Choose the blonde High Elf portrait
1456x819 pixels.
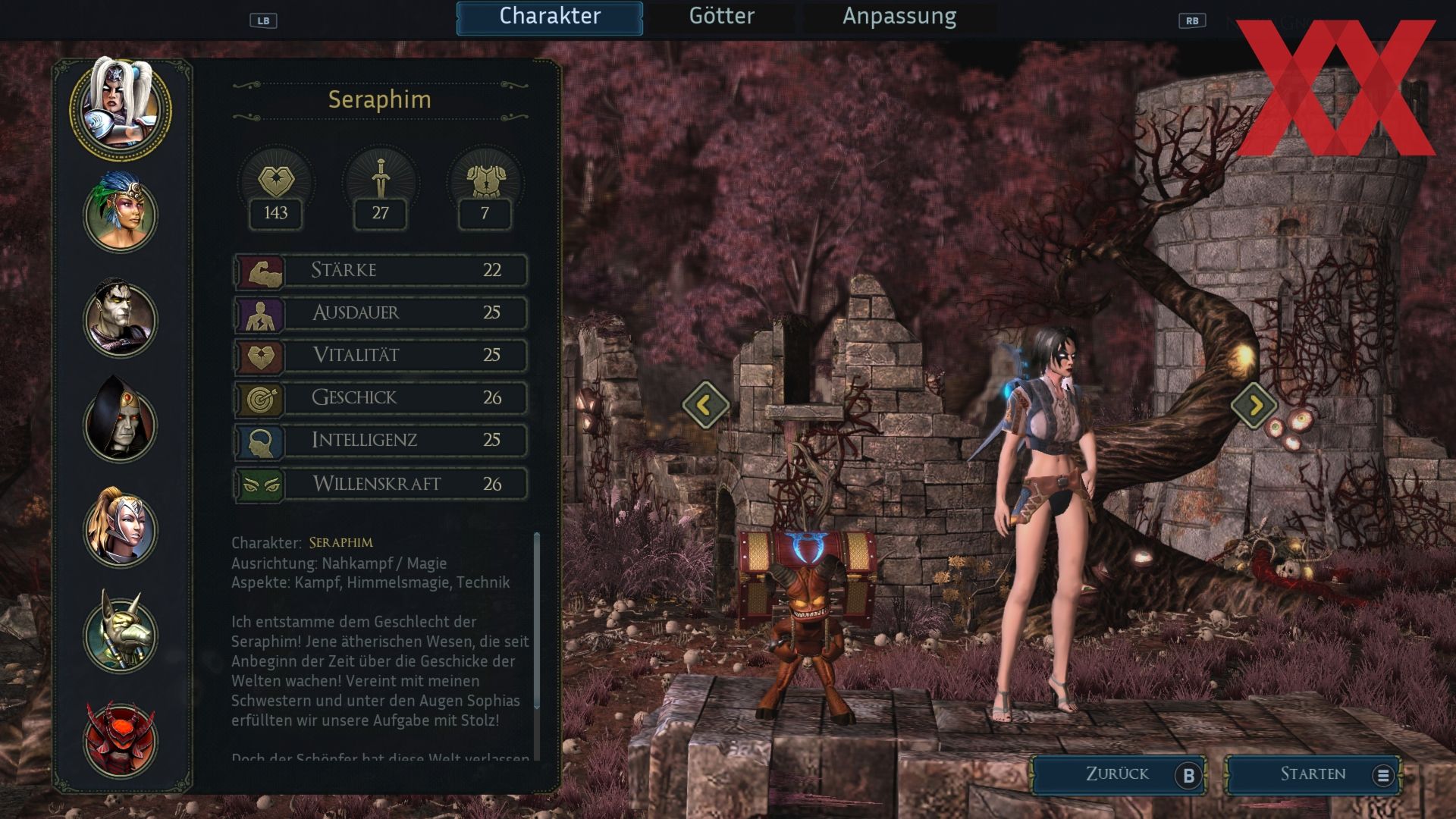pyautogui.click(x=121, y=529)
